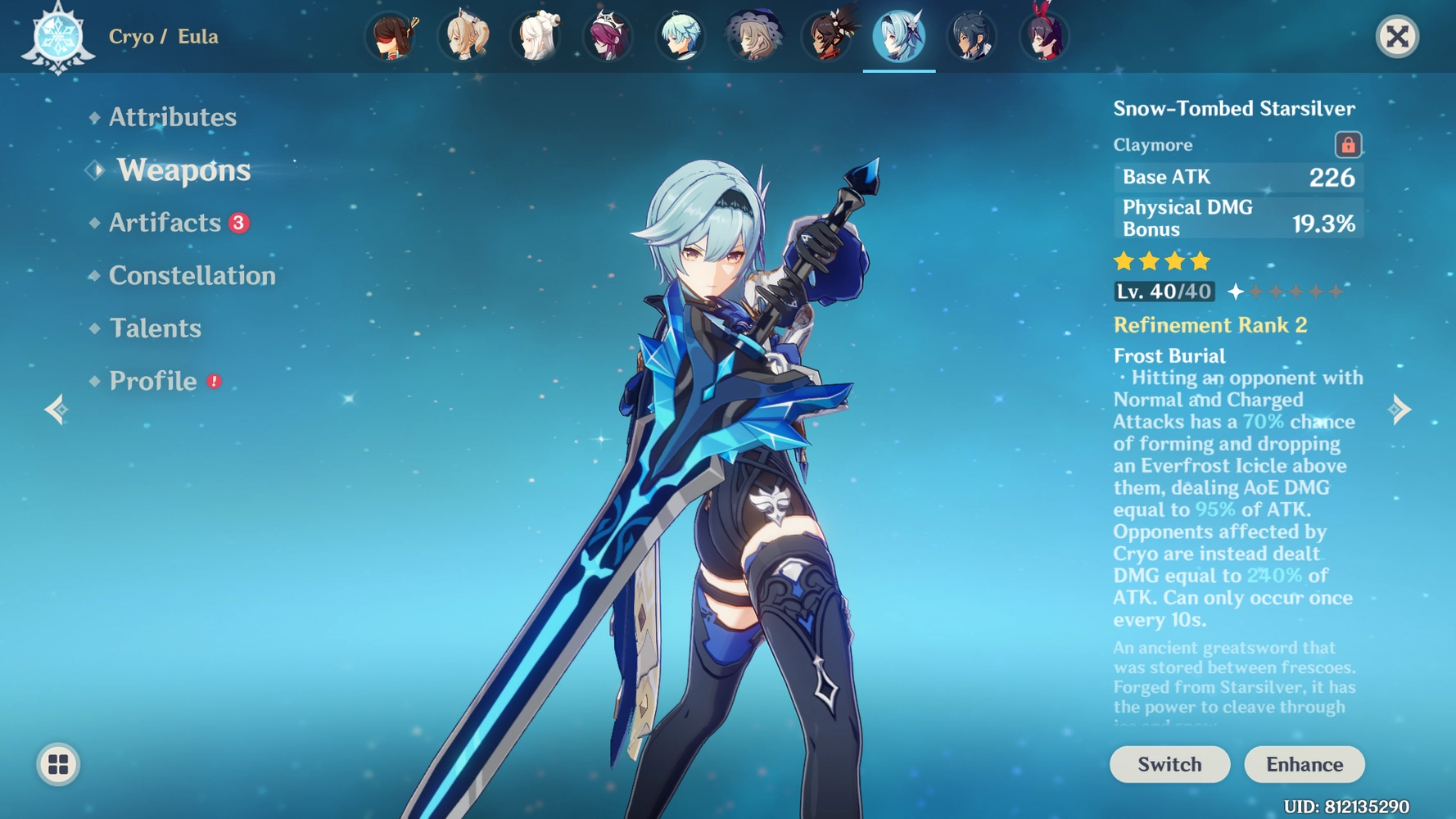Unlock Snow-Tombed Starsilver via the padlock
This screenshot has width=1456, height=819.
point(1348,144)
